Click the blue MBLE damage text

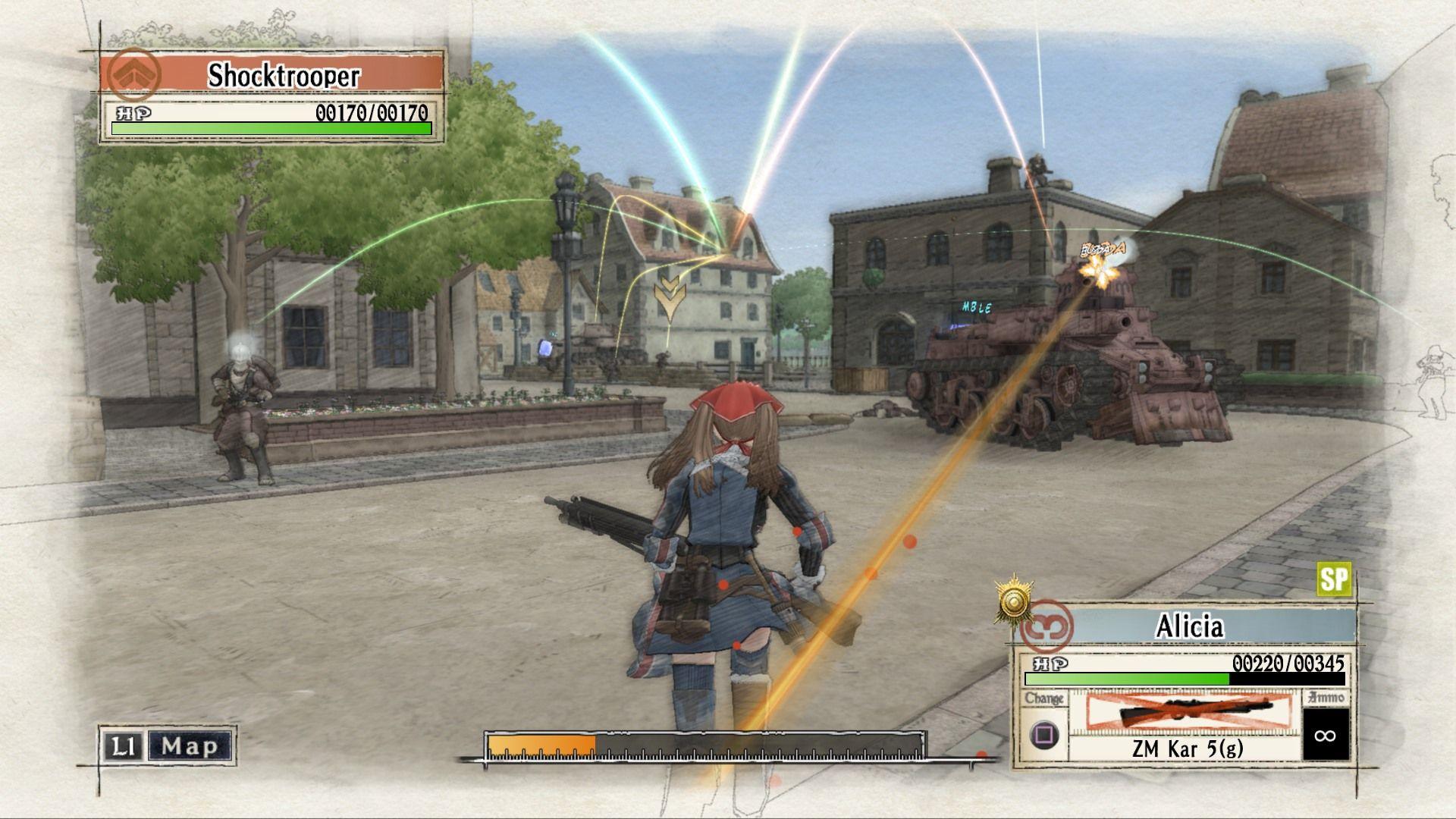coord(977,309)
